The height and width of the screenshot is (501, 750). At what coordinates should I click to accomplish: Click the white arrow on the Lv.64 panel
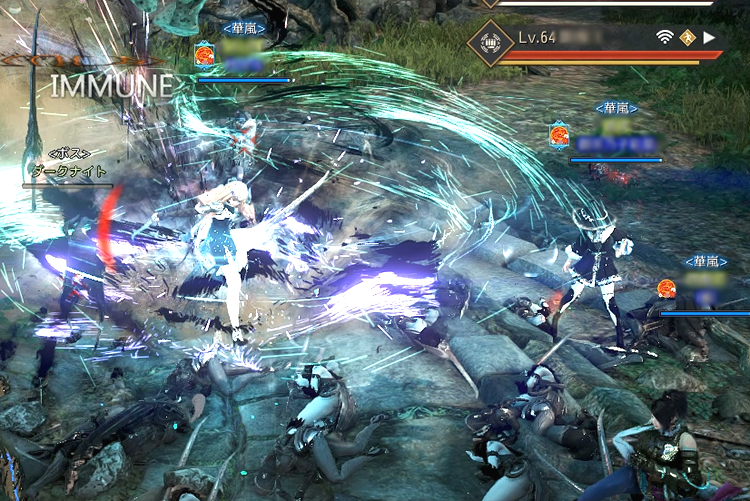click(x=710, y=38)
